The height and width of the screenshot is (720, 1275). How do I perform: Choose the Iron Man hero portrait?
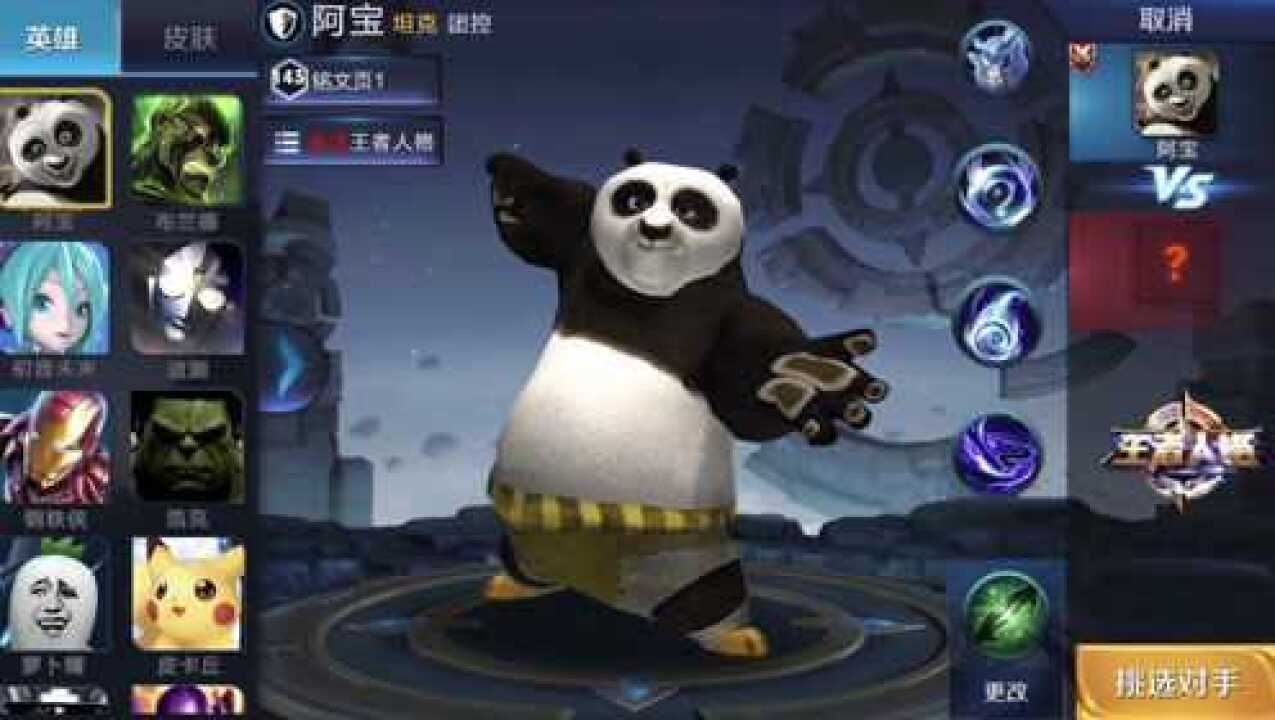click(54, 447)
